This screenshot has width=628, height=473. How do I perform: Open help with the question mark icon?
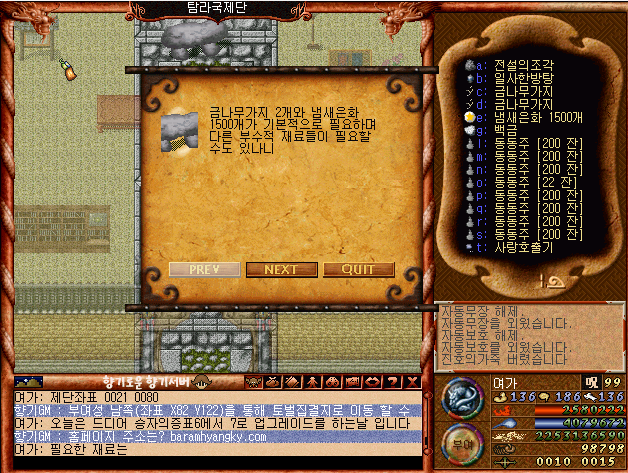[393, 381]
